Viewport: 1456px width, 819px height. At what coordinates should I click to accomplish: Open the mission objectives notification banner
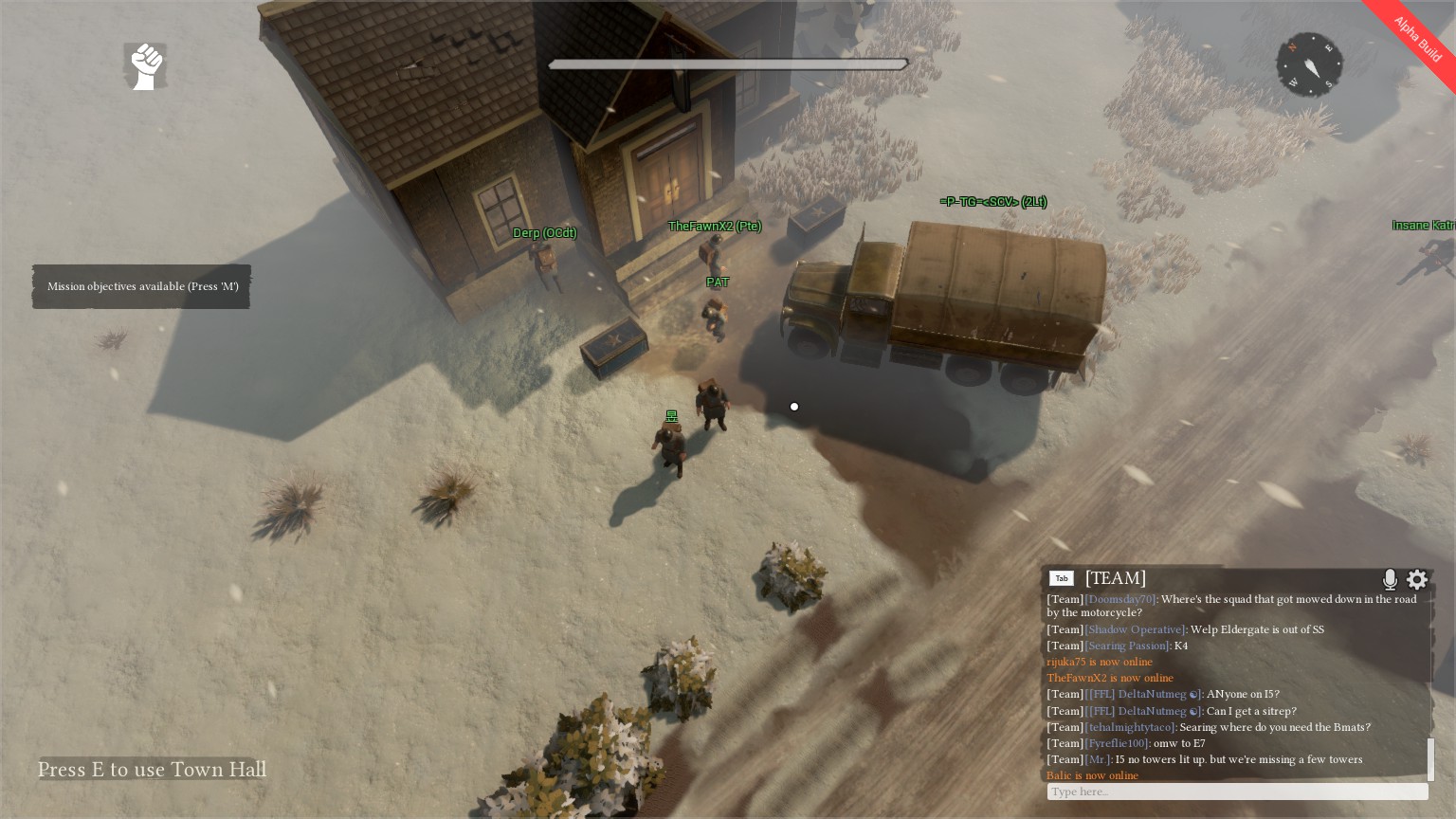coord(141,286)
